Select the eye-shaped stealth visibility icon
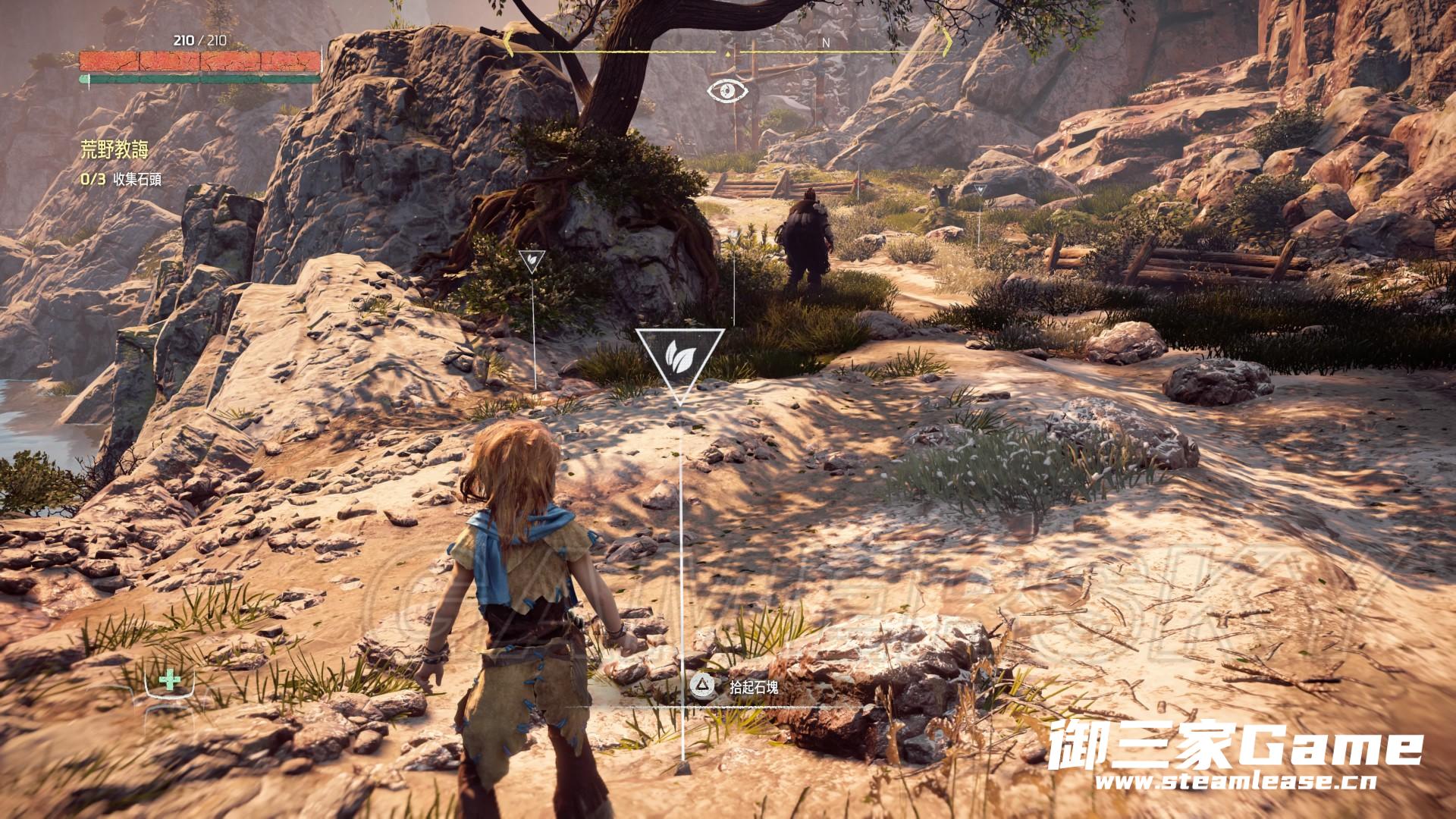 pos(728,91)
